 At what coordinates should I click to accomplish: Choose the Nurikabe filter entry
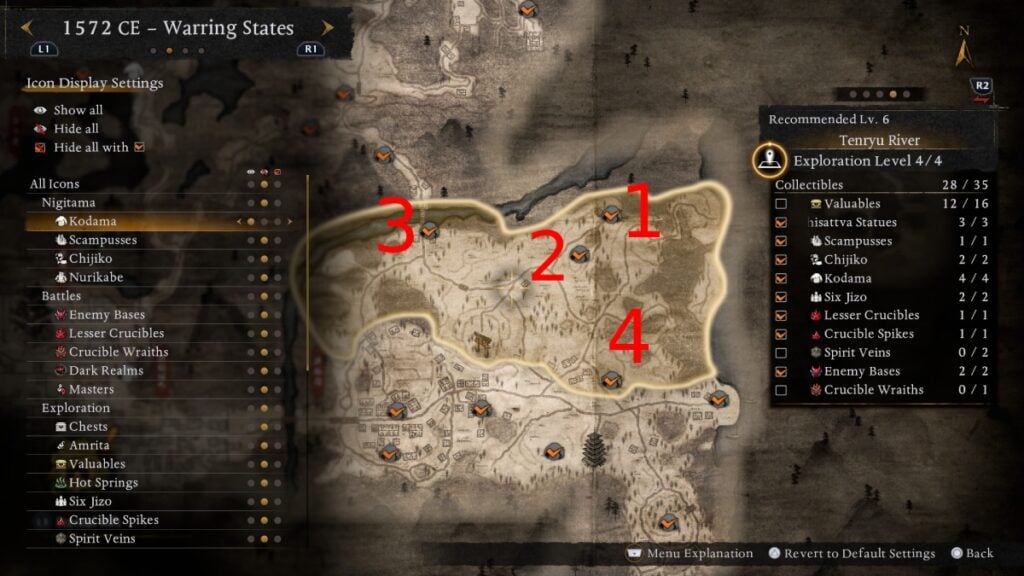point(96,277)
